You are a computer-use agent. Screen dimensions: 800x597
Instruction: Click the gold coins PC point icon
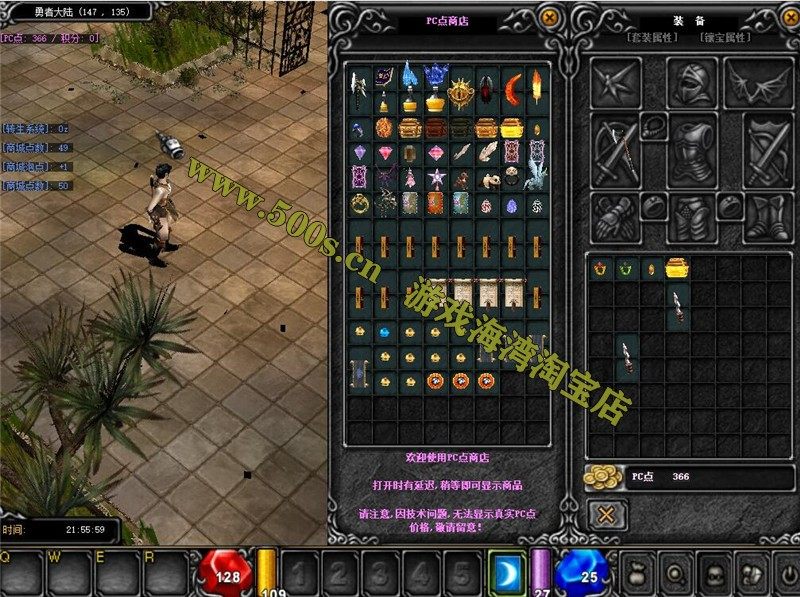(x=602, y=477)
